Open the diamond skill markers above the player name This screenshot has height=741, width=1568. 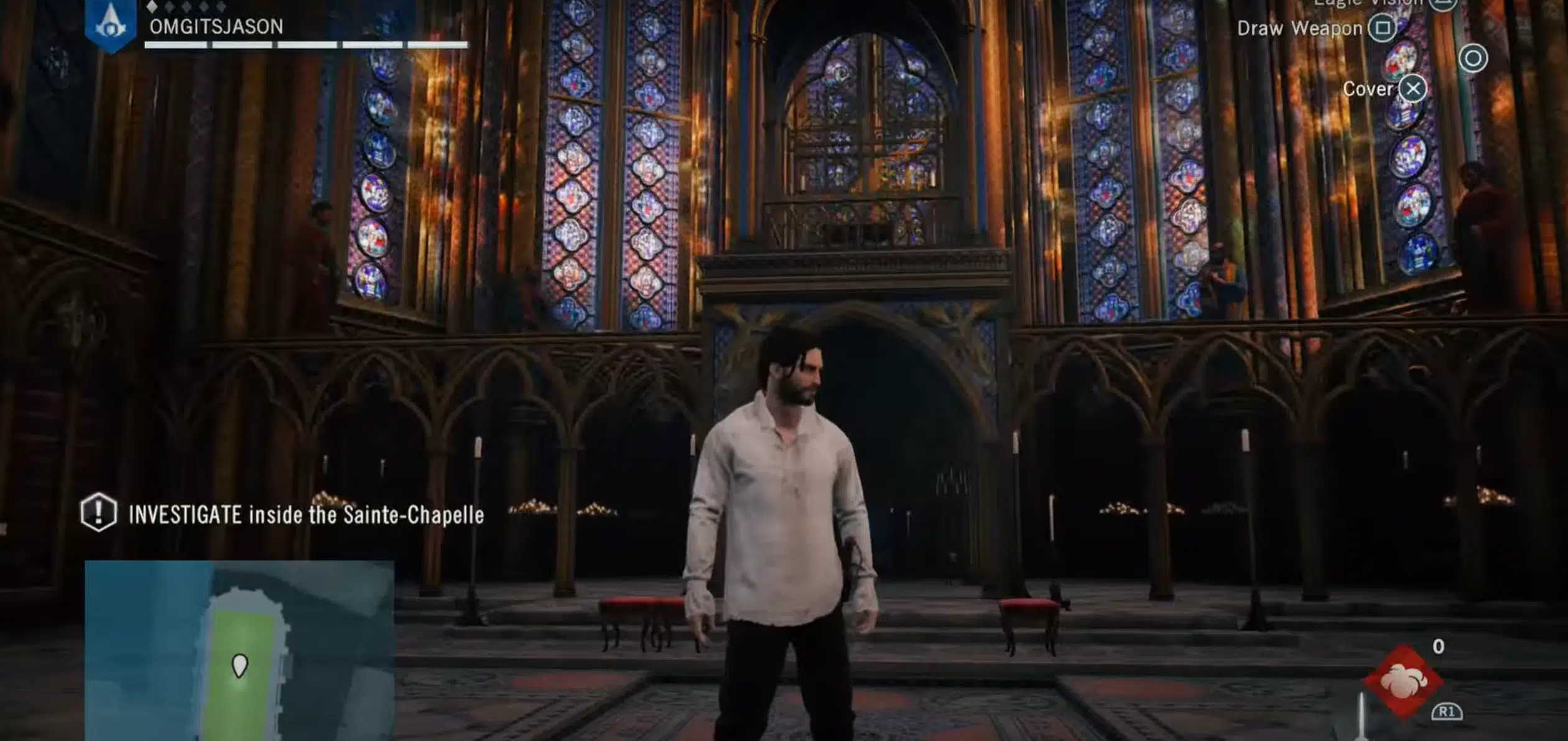pos(187,5)
